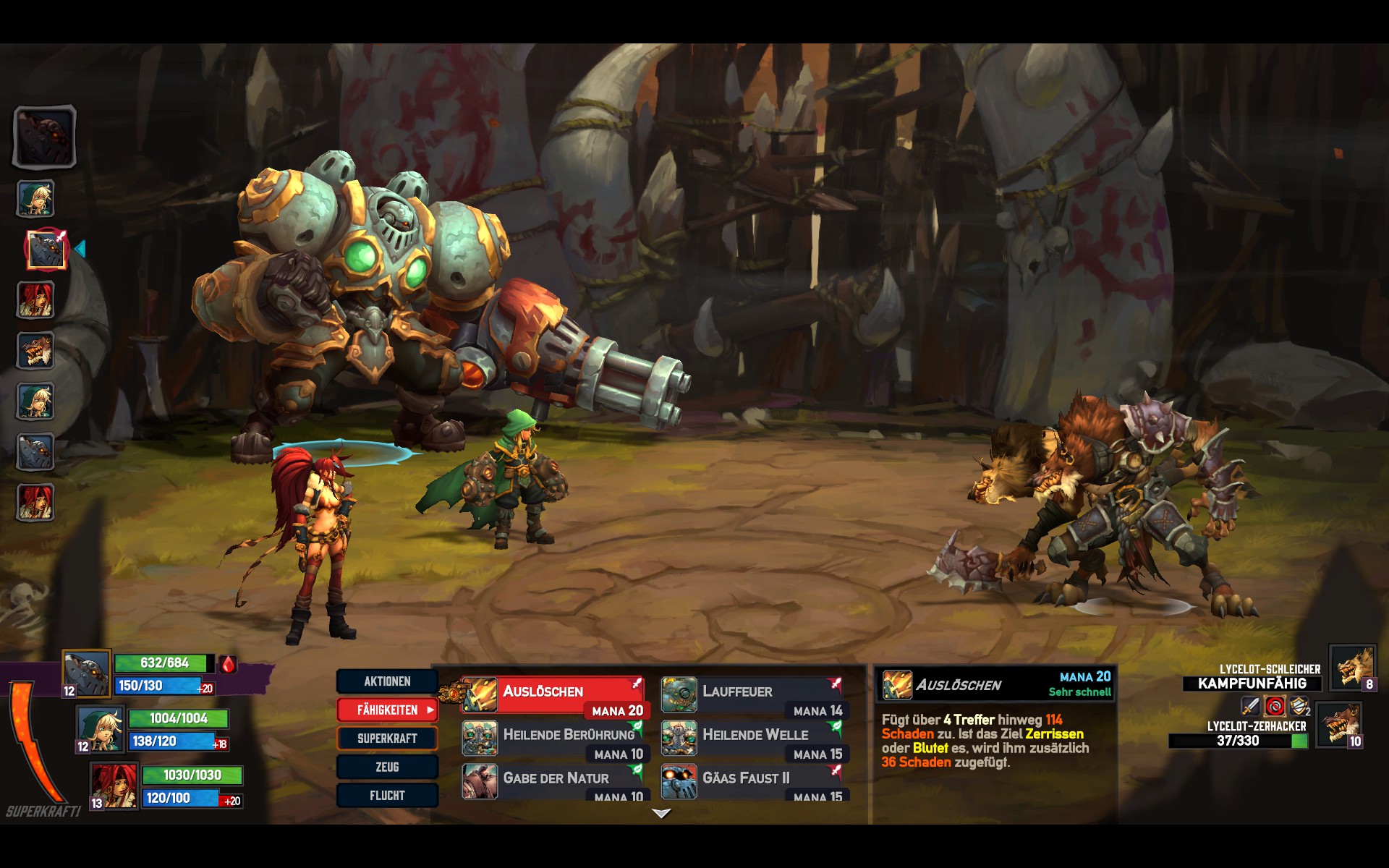
Task: Open the Aktionen menu
Action: coord(387,681)
